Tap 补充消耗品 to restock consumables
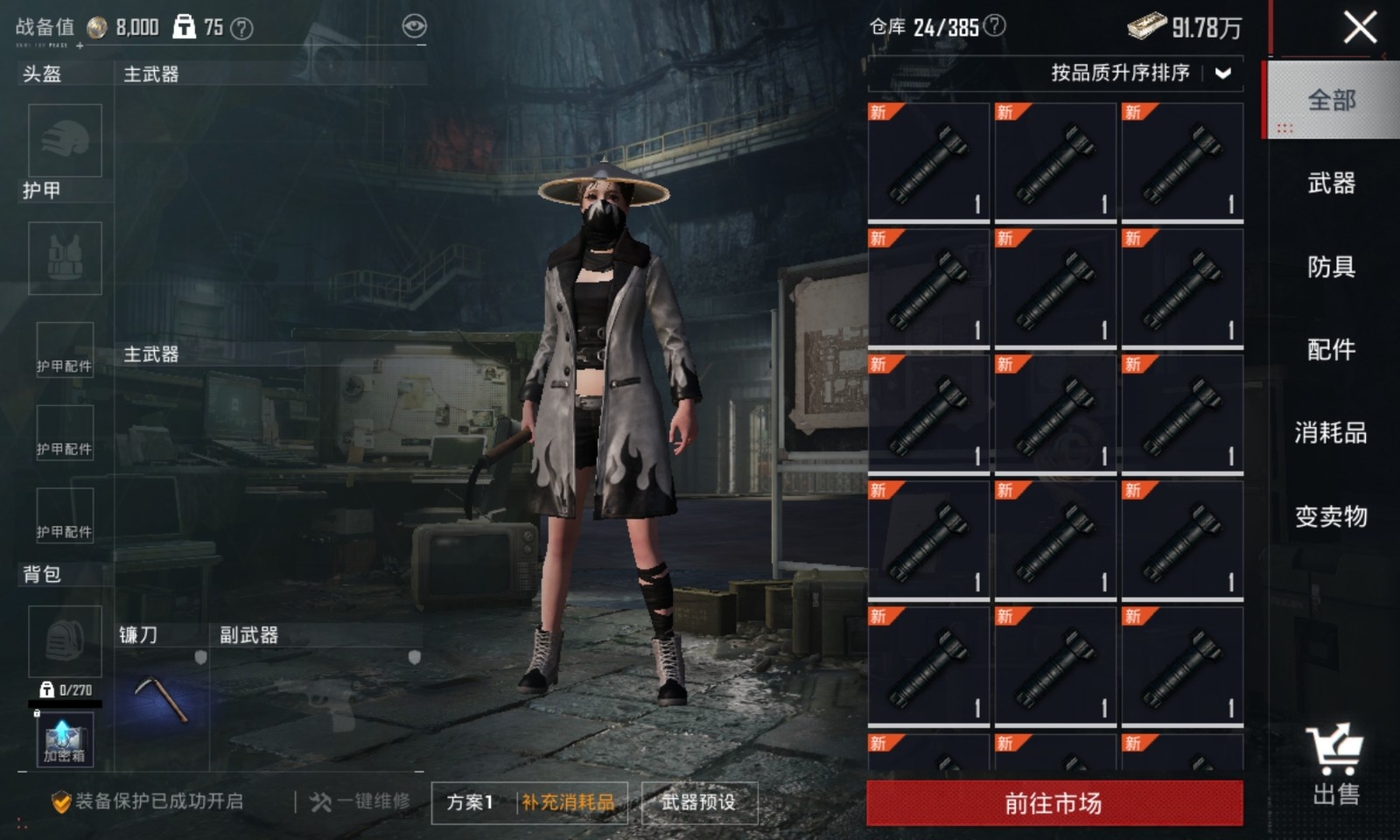 tap(569, 802)
